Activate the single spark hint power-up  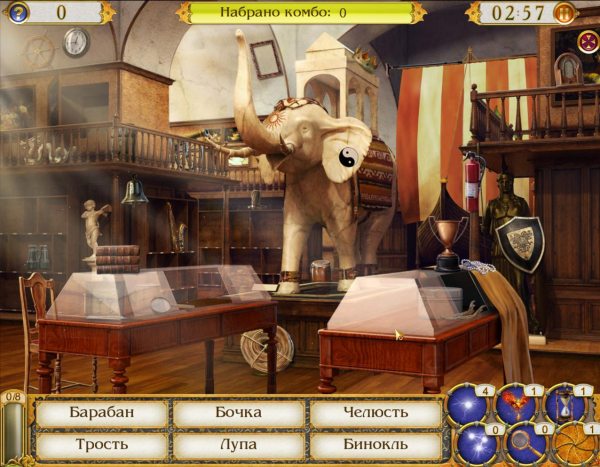(x=468, y=402)
